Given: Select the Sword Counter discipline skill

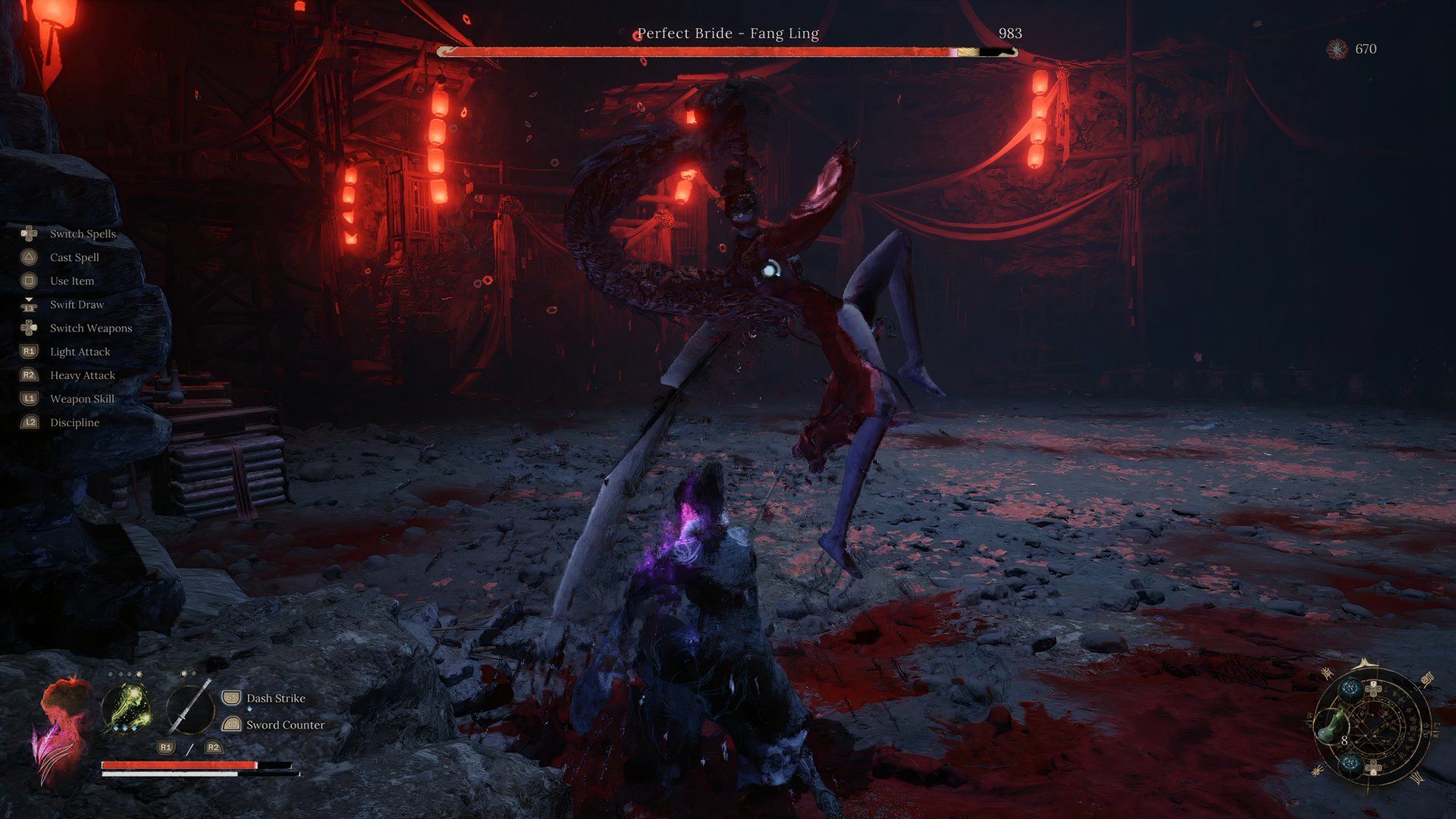Looking at the screenshot, I should (x=284, y=725).
